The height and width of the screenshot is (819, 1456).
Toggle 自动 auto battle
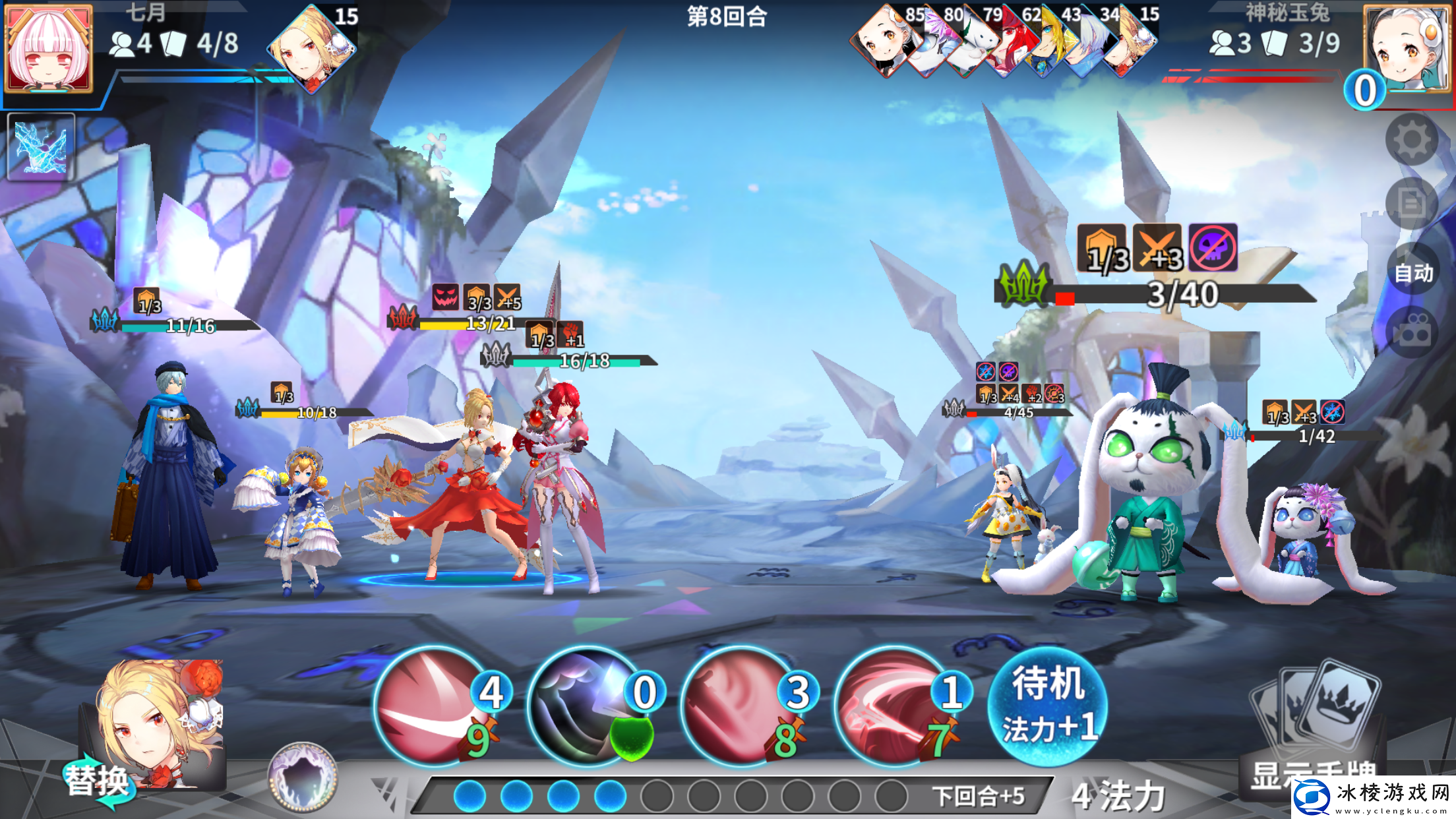coord(1413,272)
